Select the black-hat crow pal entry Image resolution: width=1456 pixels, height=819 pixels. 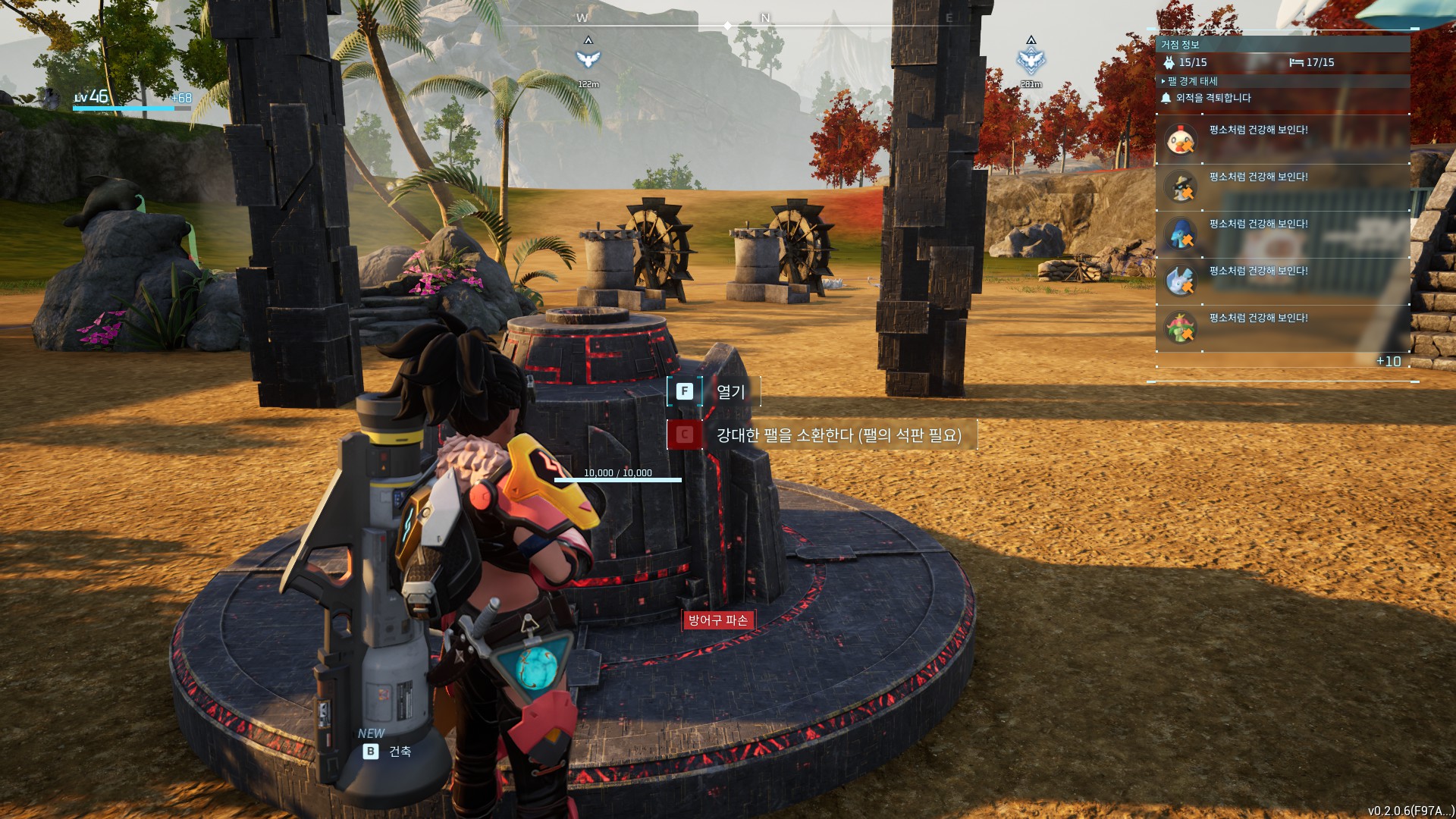(1180, 187)
